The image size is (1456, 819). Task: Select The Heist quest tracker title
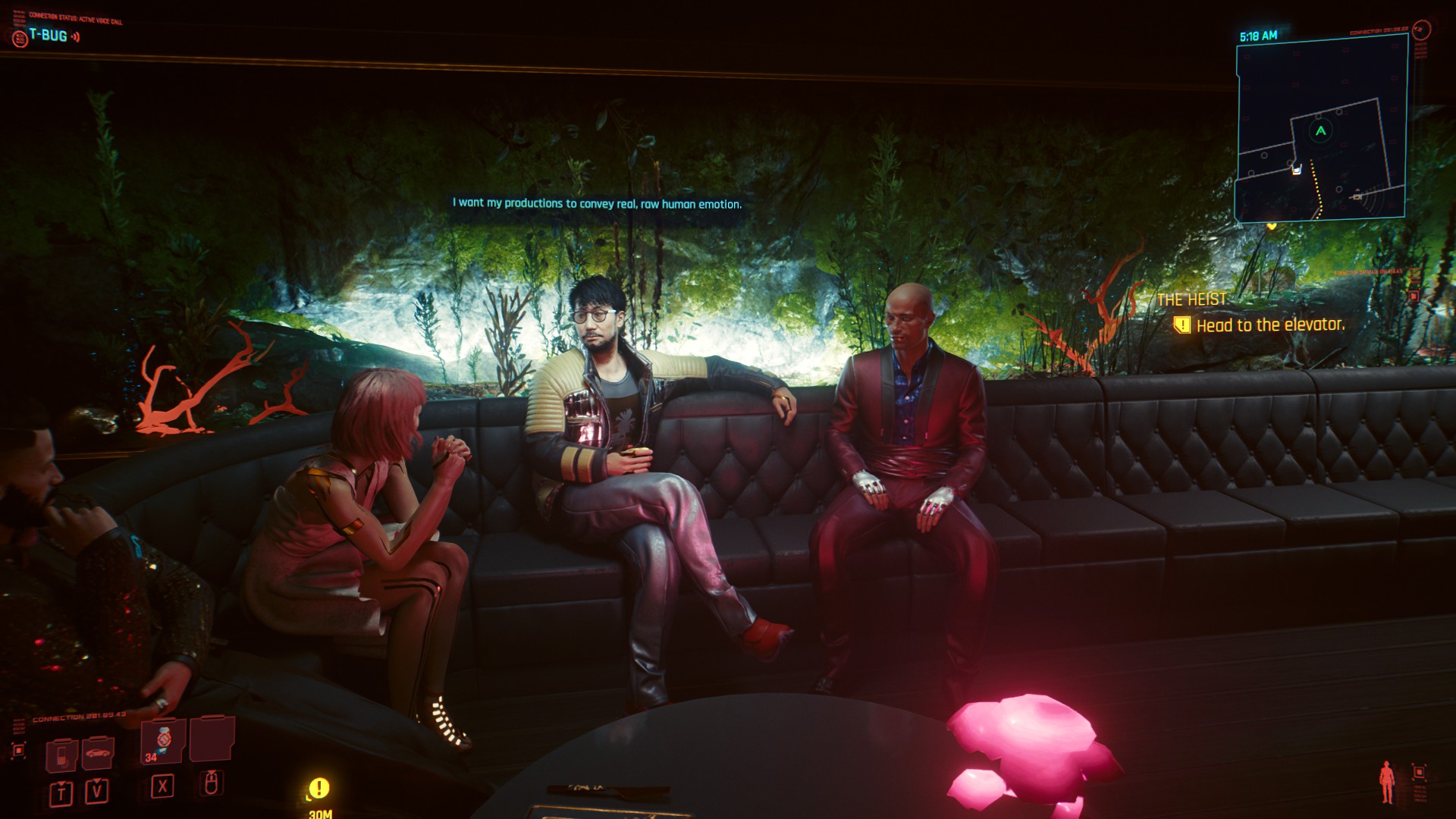[1191, 300]
